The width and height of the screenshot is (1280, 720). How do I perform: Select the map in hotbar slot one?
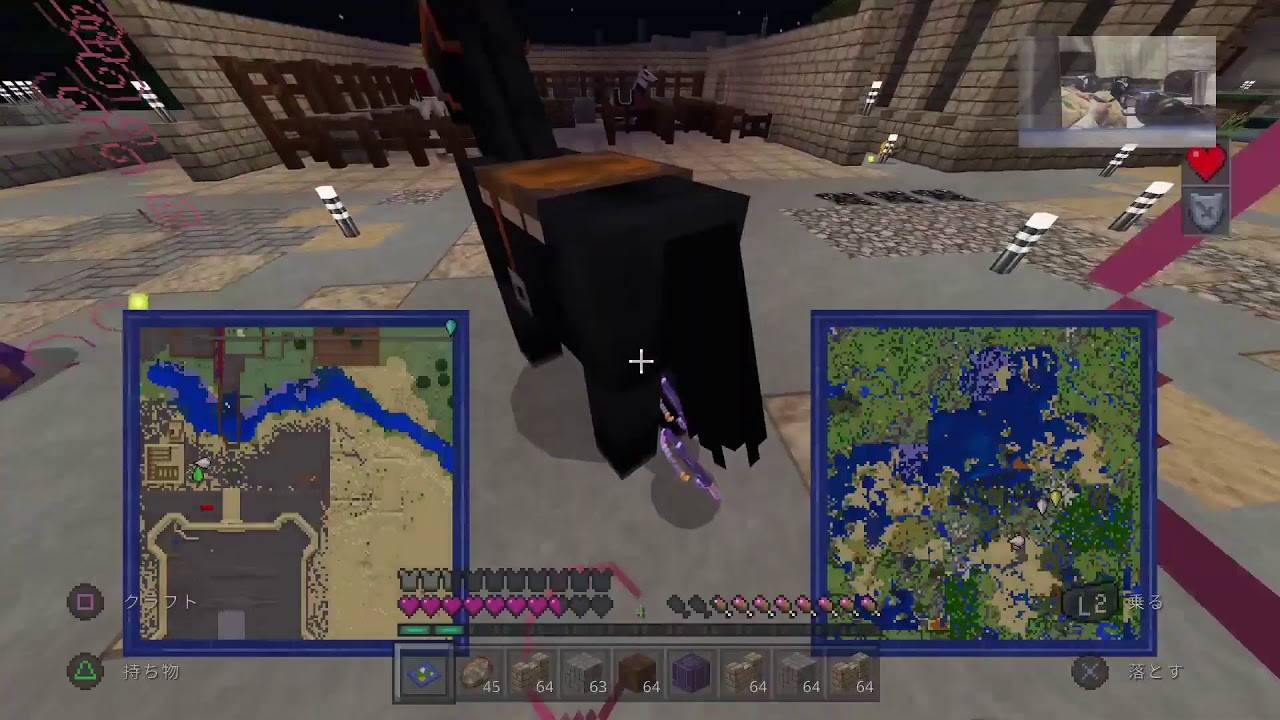tap(423, 673)
